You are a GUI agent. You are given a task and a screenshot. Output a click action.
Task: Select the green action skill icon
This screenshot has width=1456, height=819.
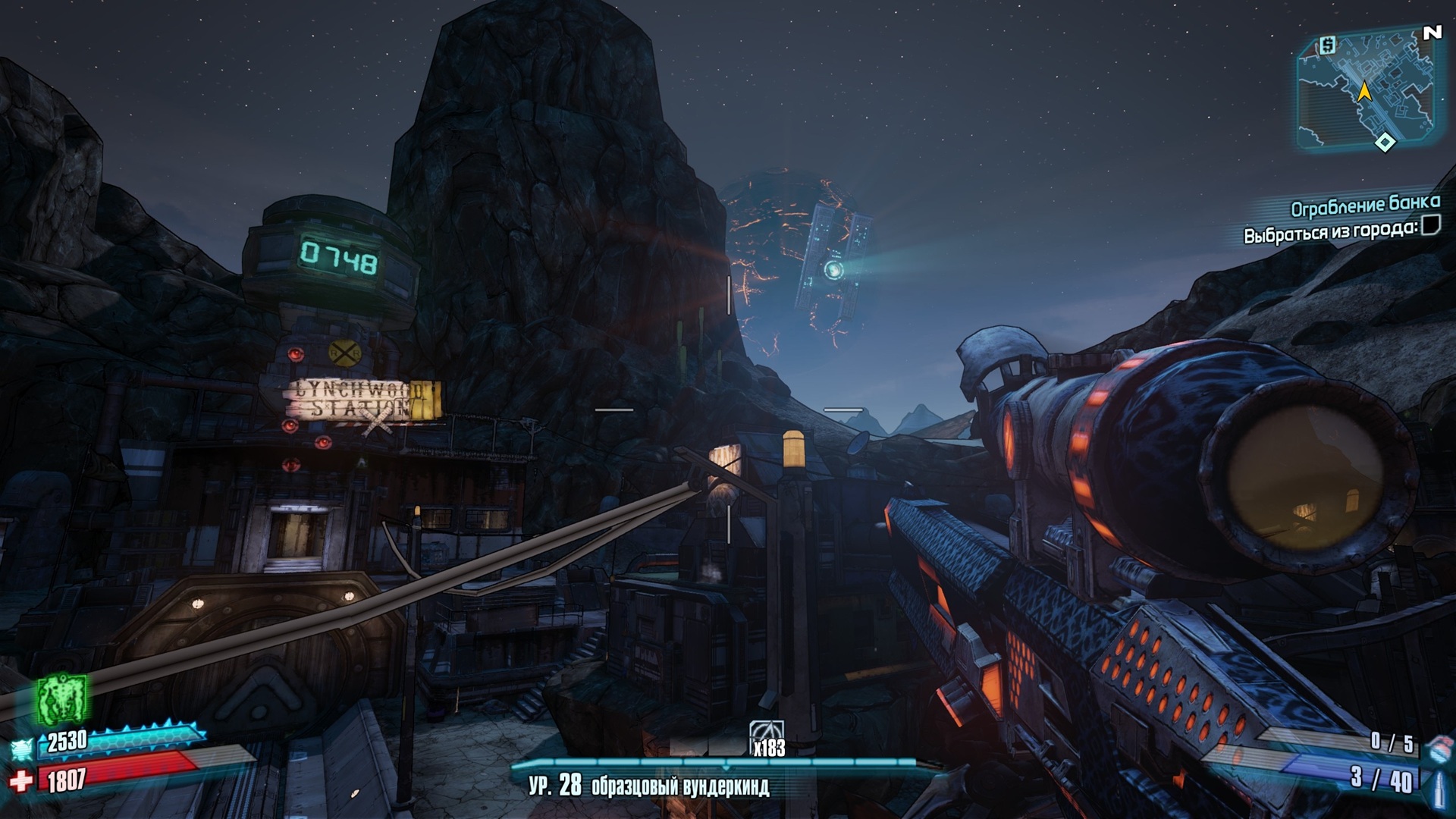(x=62, y=698)
